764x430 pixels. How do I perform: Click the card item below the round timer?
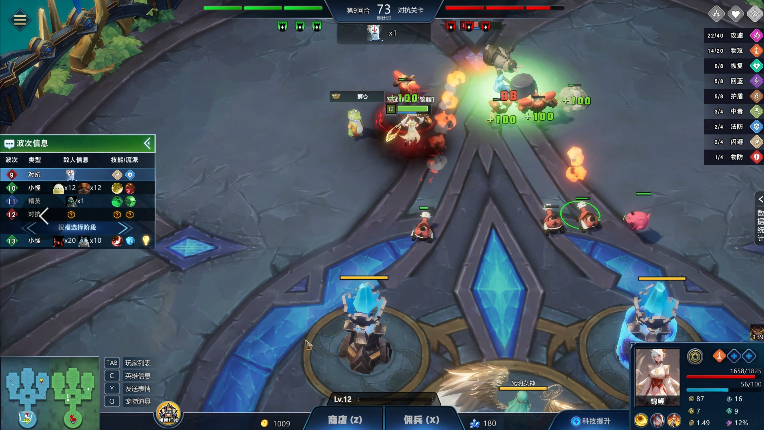(x=372, y=33)
